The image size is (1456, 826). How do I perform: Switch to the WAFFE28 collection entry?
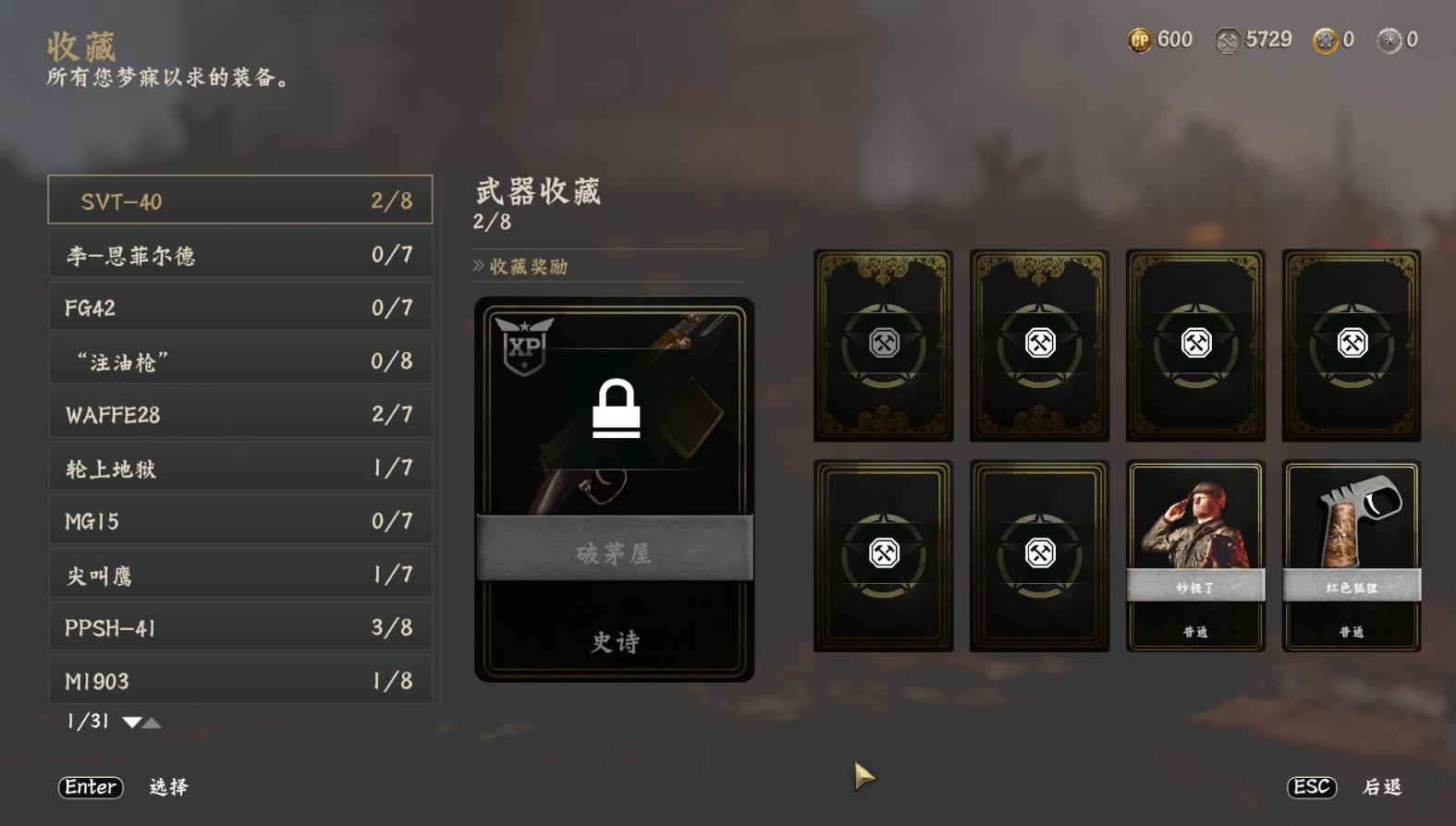coord(239,414)
